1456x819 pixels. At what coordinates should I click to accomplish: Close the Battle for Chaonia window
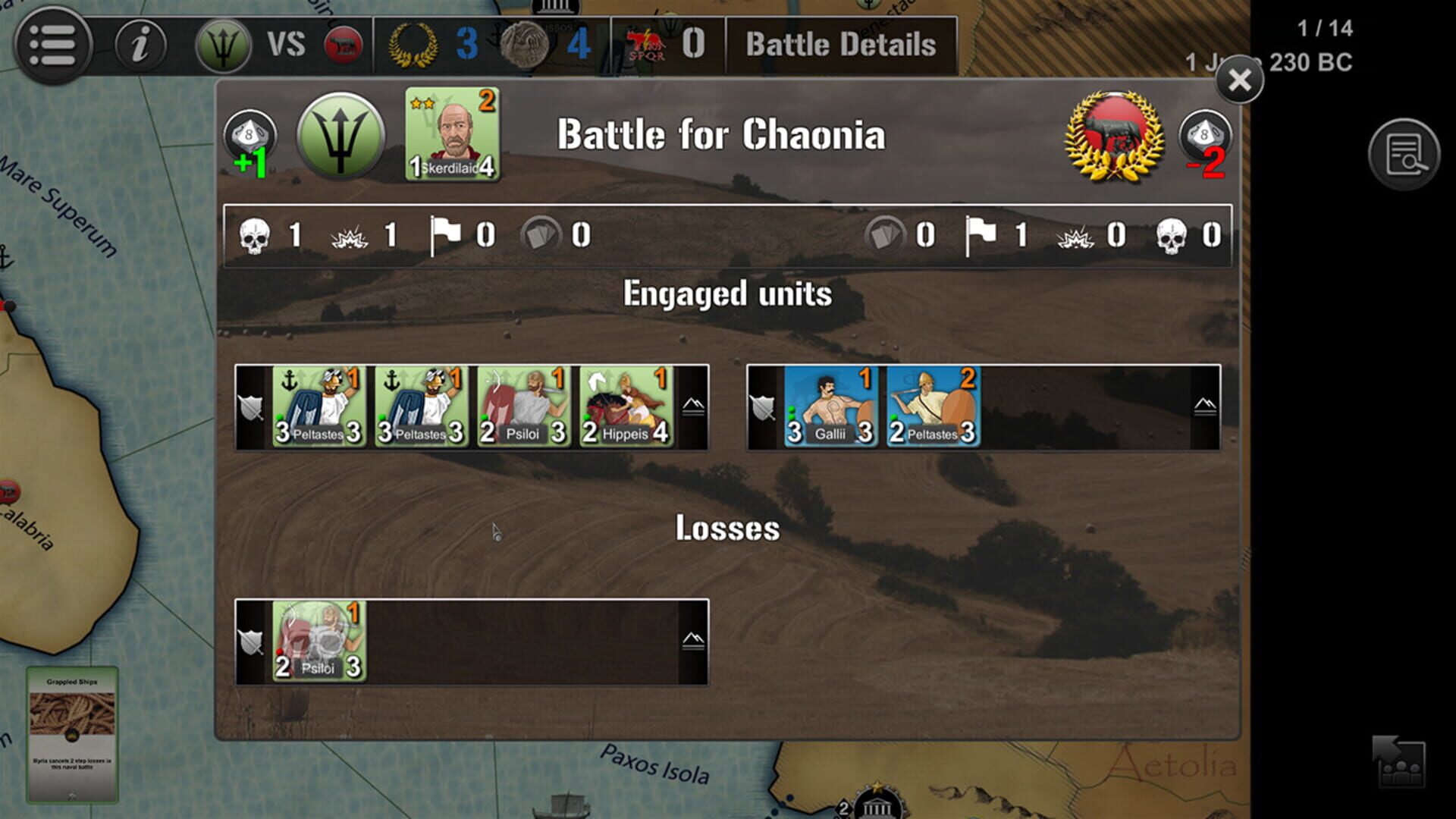[x=1239, y=82]
